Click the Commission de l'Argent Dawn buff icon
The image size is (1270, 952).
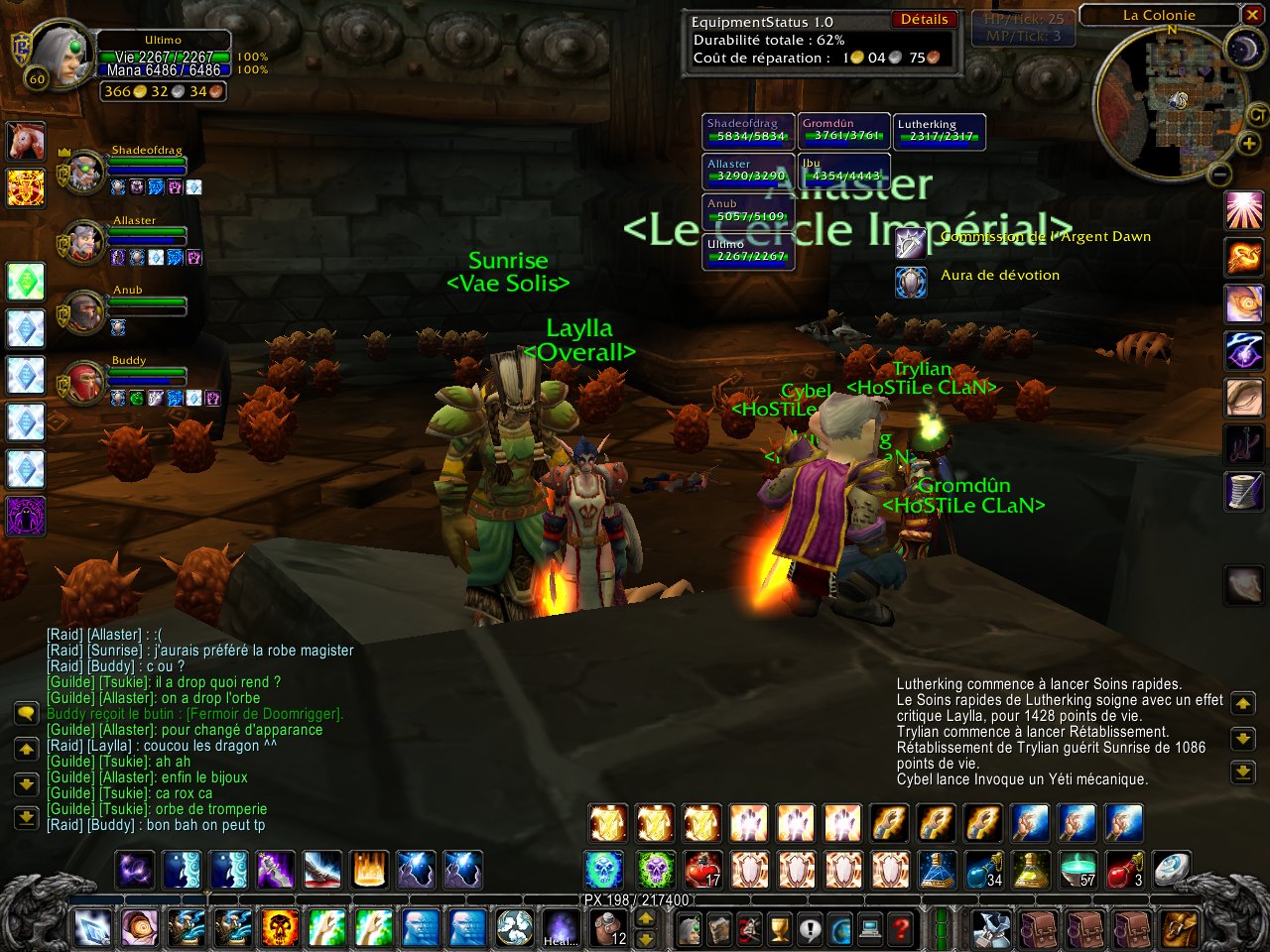911,242
